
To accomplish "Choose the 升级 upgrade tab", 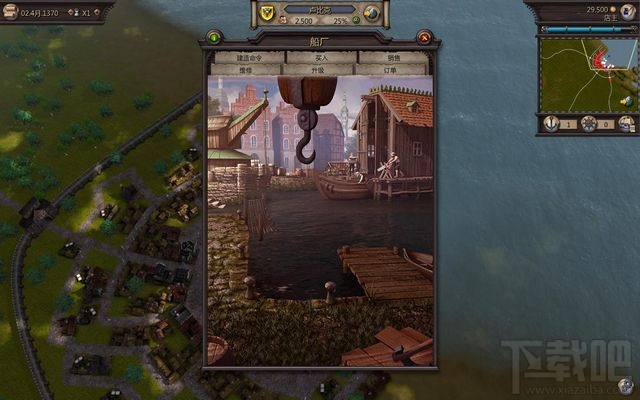I will point(318,70).
